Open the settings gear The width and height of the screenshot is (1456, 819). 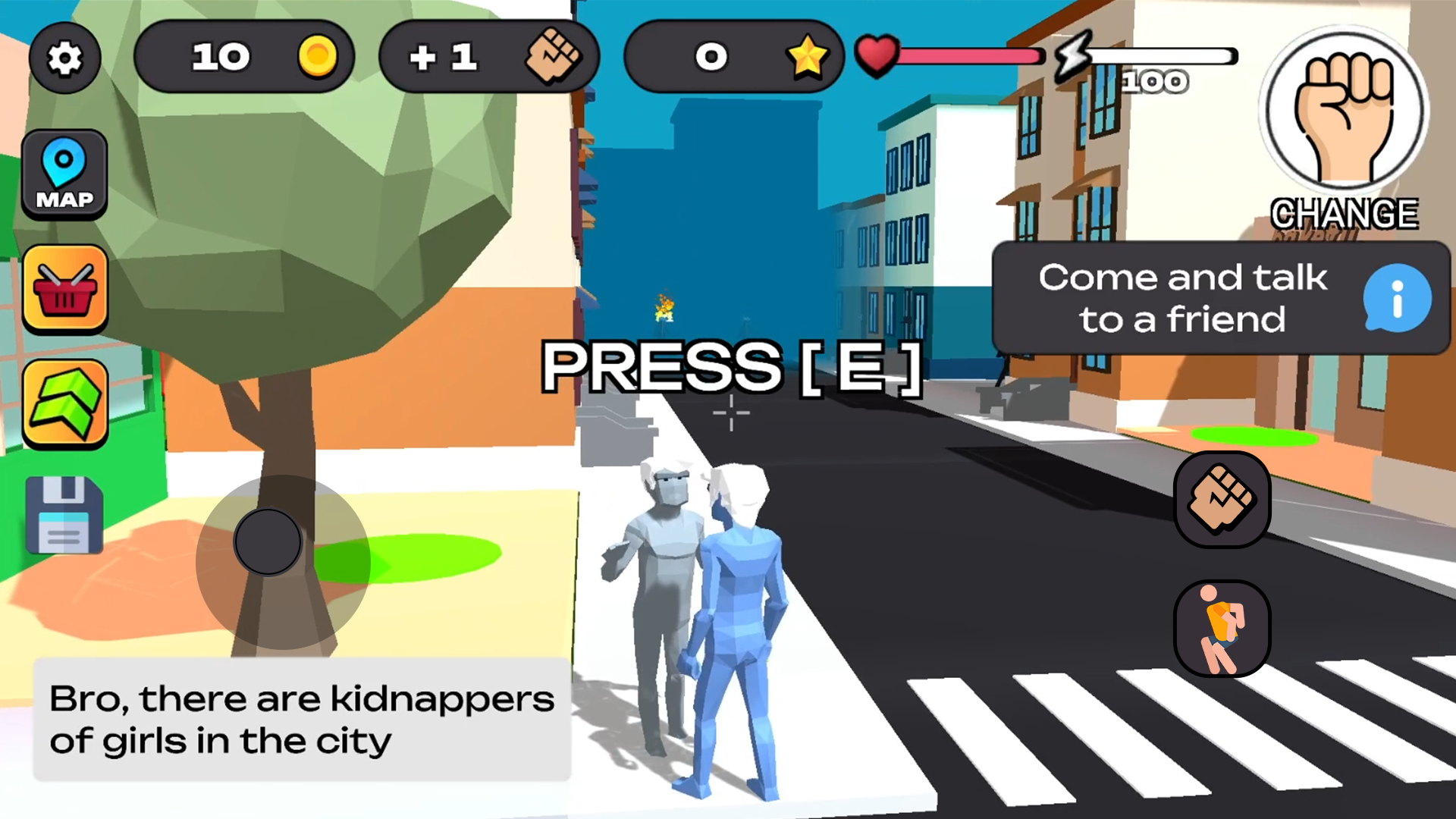tap(65, 58)
